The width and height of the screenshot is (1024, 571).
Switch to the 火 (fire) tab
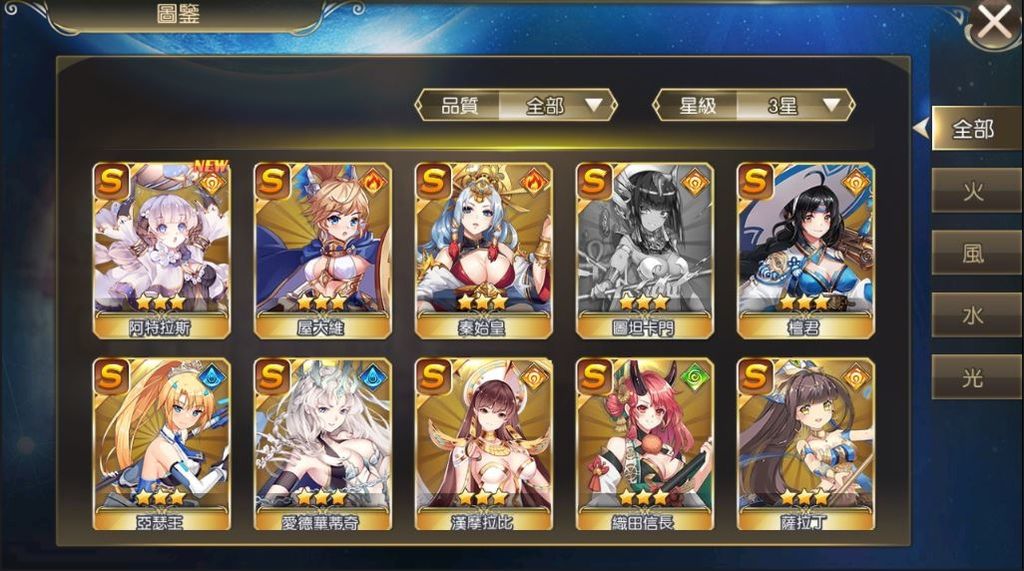(973, 191)
